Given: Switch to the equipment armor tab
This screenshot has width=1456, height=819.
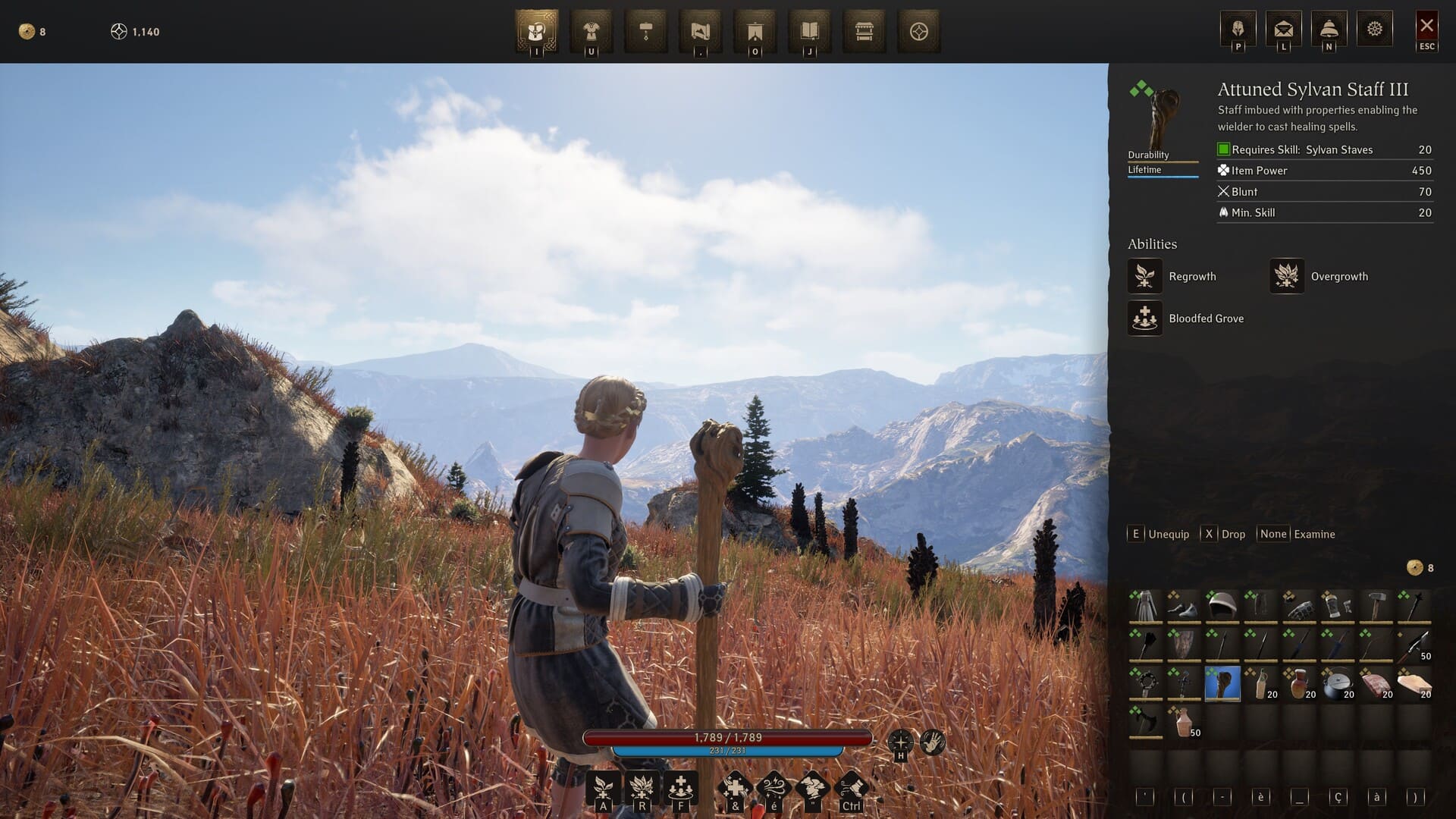Looking at the screenshot, I should [591, 31].
